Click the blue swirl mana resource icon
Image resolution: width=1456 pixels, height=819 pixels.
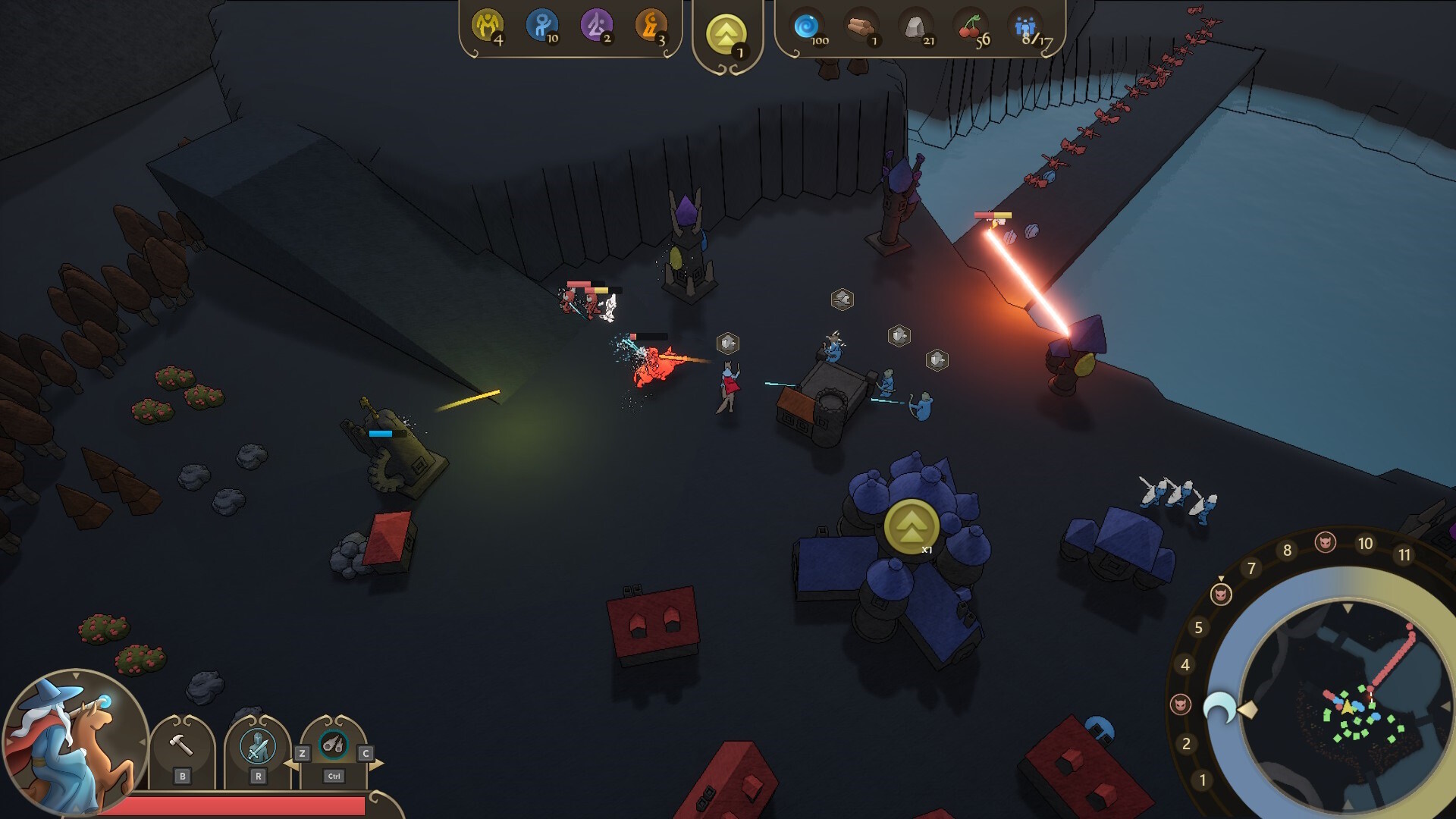coord(806,27)
